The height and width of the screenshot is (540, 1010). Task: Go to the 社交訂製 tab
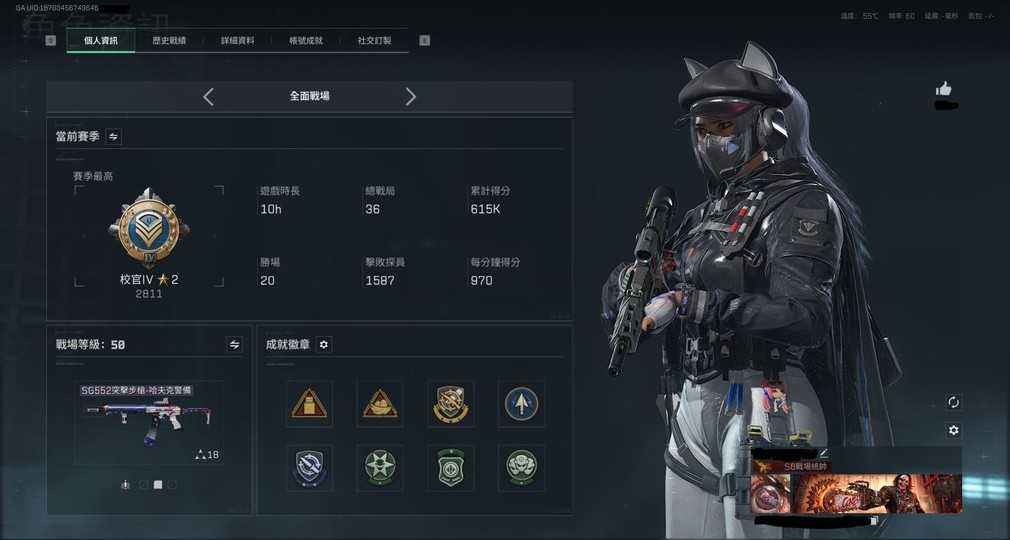(374, 41)
